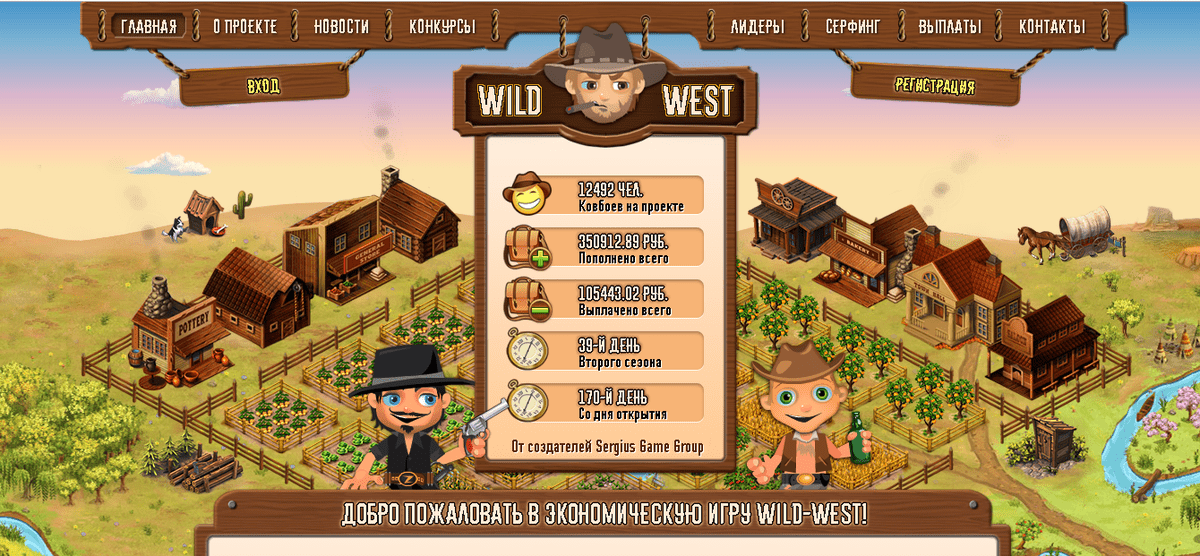Click the Вход login sign
The height and width of the screenshot is (556, 1200).
coord(264,86)
